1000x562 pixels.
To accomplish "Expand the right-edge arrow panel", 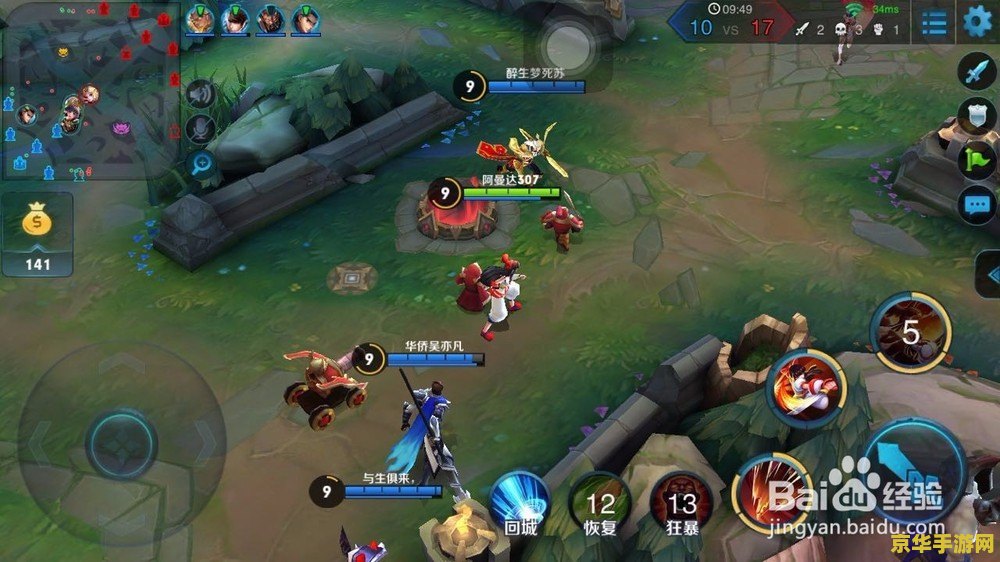I will pyautogui.click(x=990, y=273).
